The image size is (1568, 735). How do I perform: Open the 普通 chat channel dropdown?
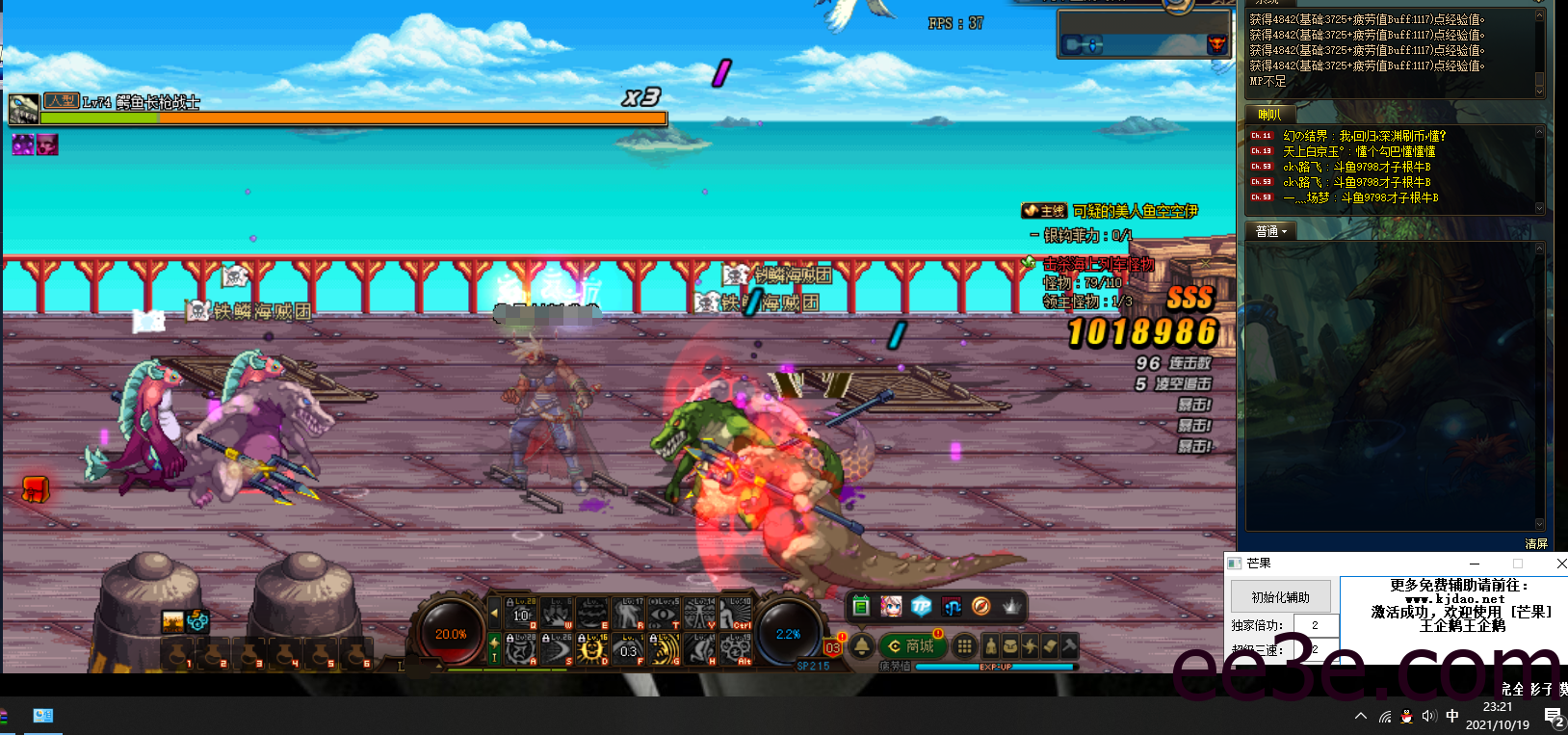1271,231
